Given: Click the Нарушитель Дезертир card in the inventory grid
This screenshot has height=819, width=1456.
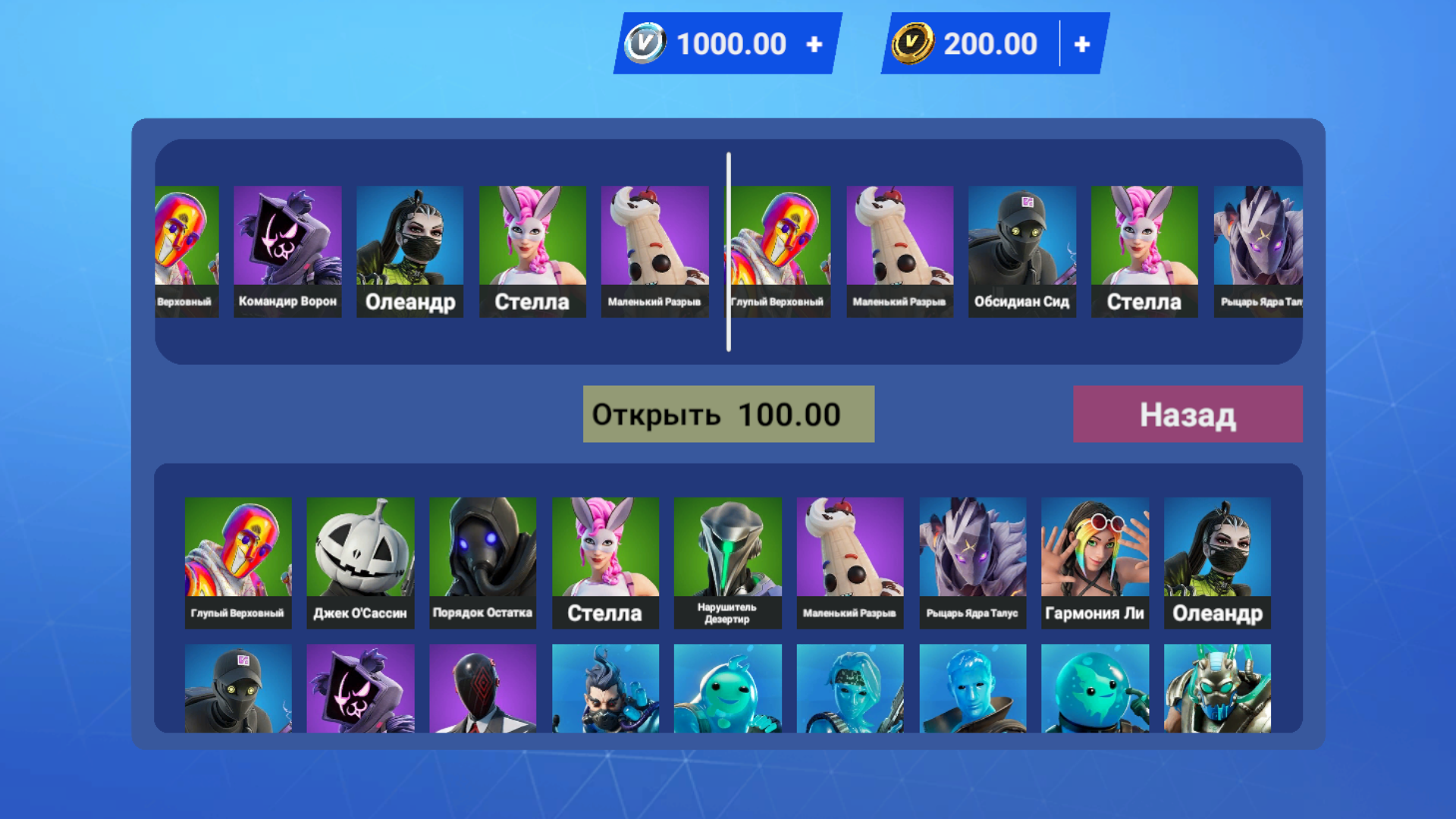Looking at the screenshot, I should 728,561.
